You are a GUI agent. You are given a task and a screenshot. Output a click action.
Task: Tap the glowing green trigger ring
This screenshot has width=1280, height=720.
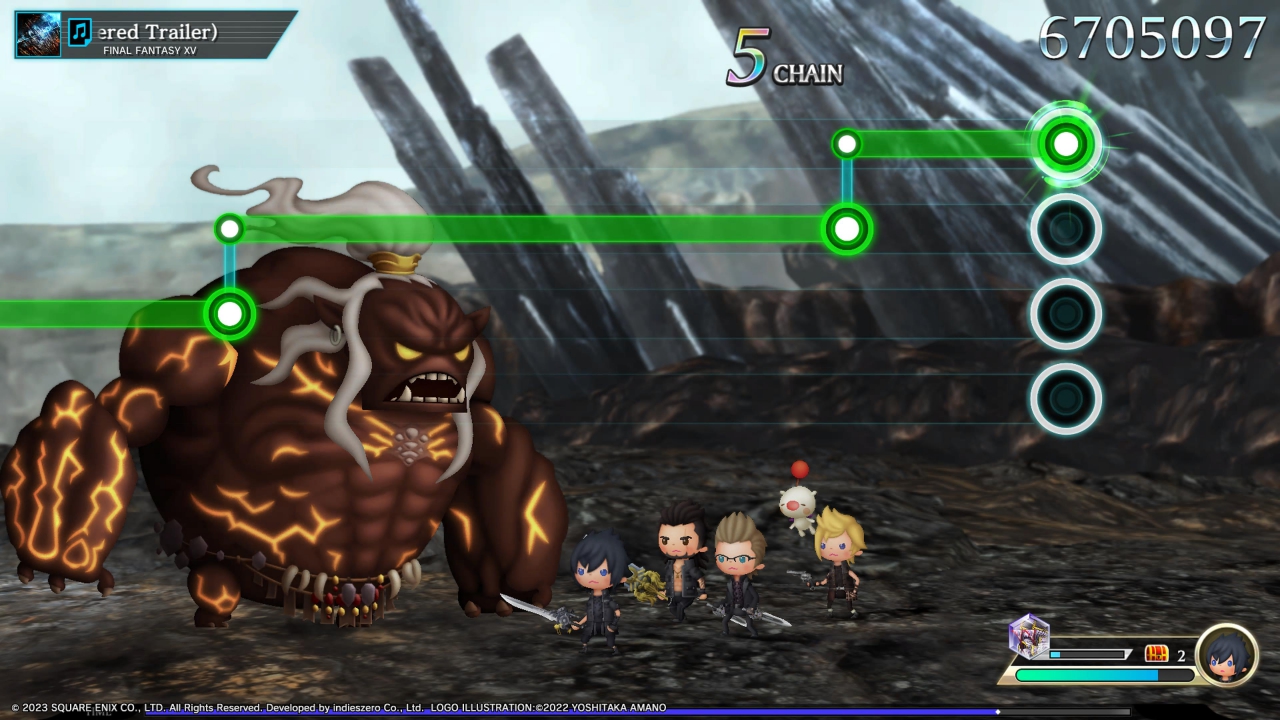1066,144
